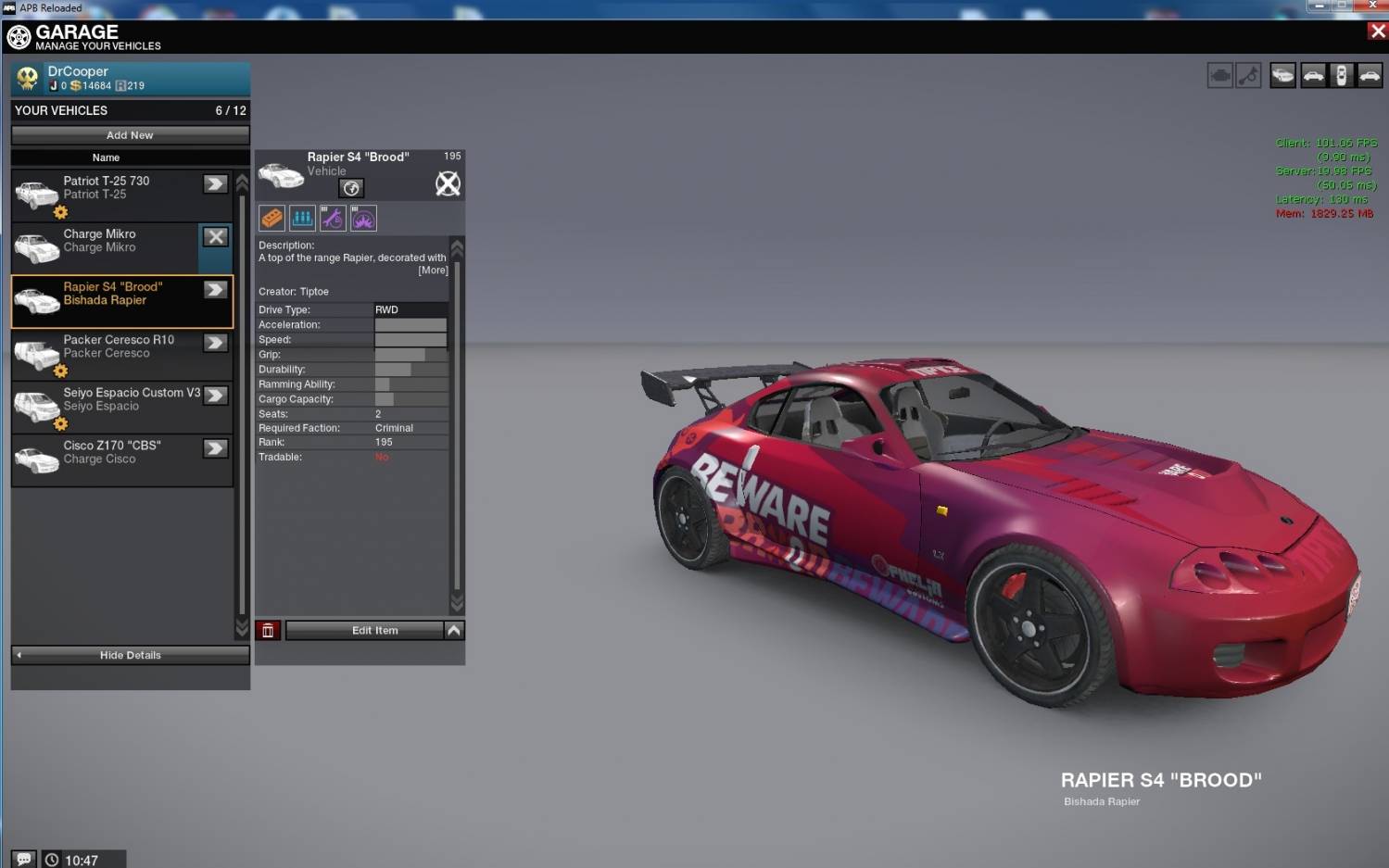
Task: Toggle the horn preview icon
Action: (1249, 76)
